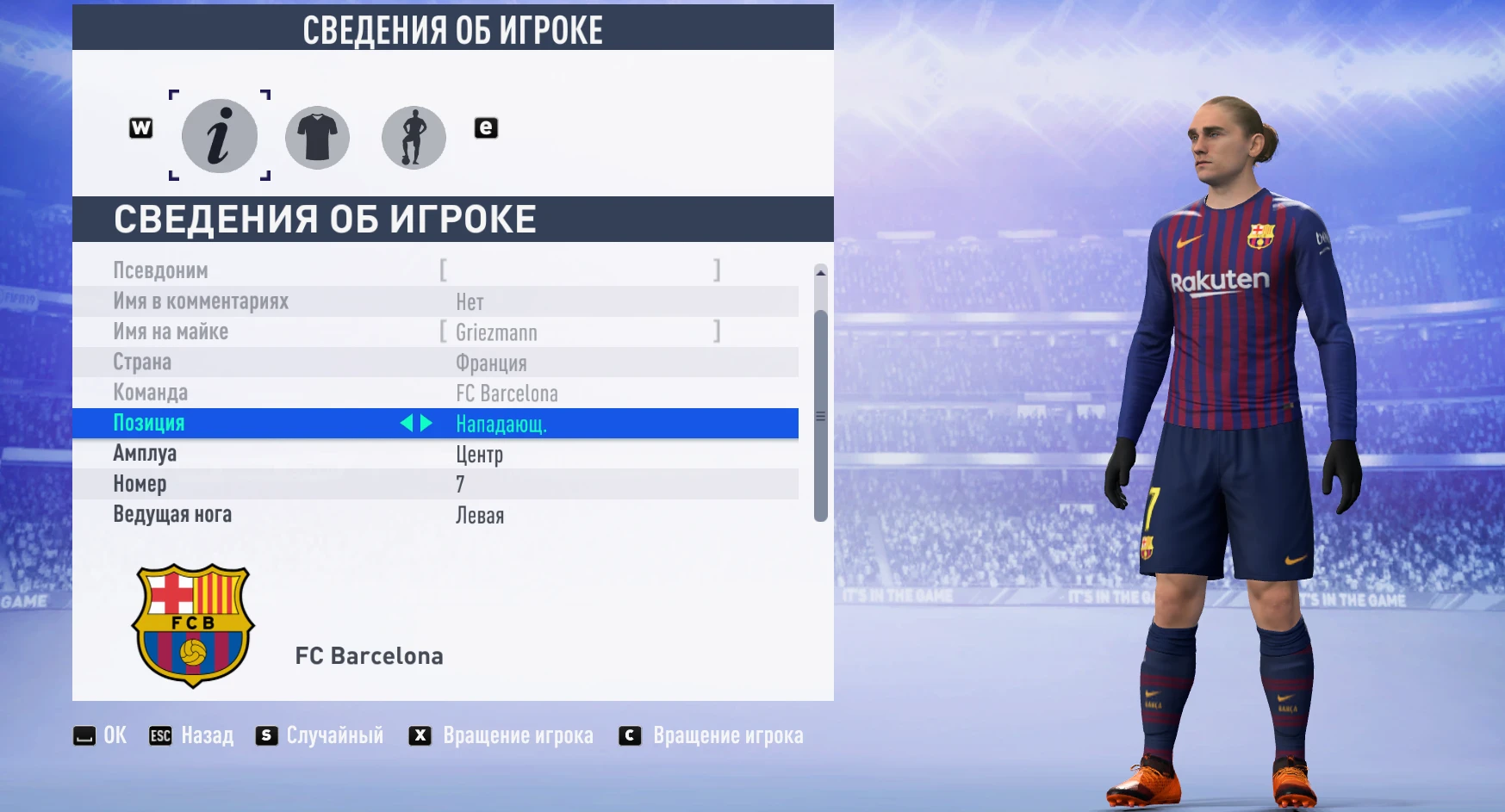
Task: Click the S key icon beside Случайный
Action: [x=265, y=735]
